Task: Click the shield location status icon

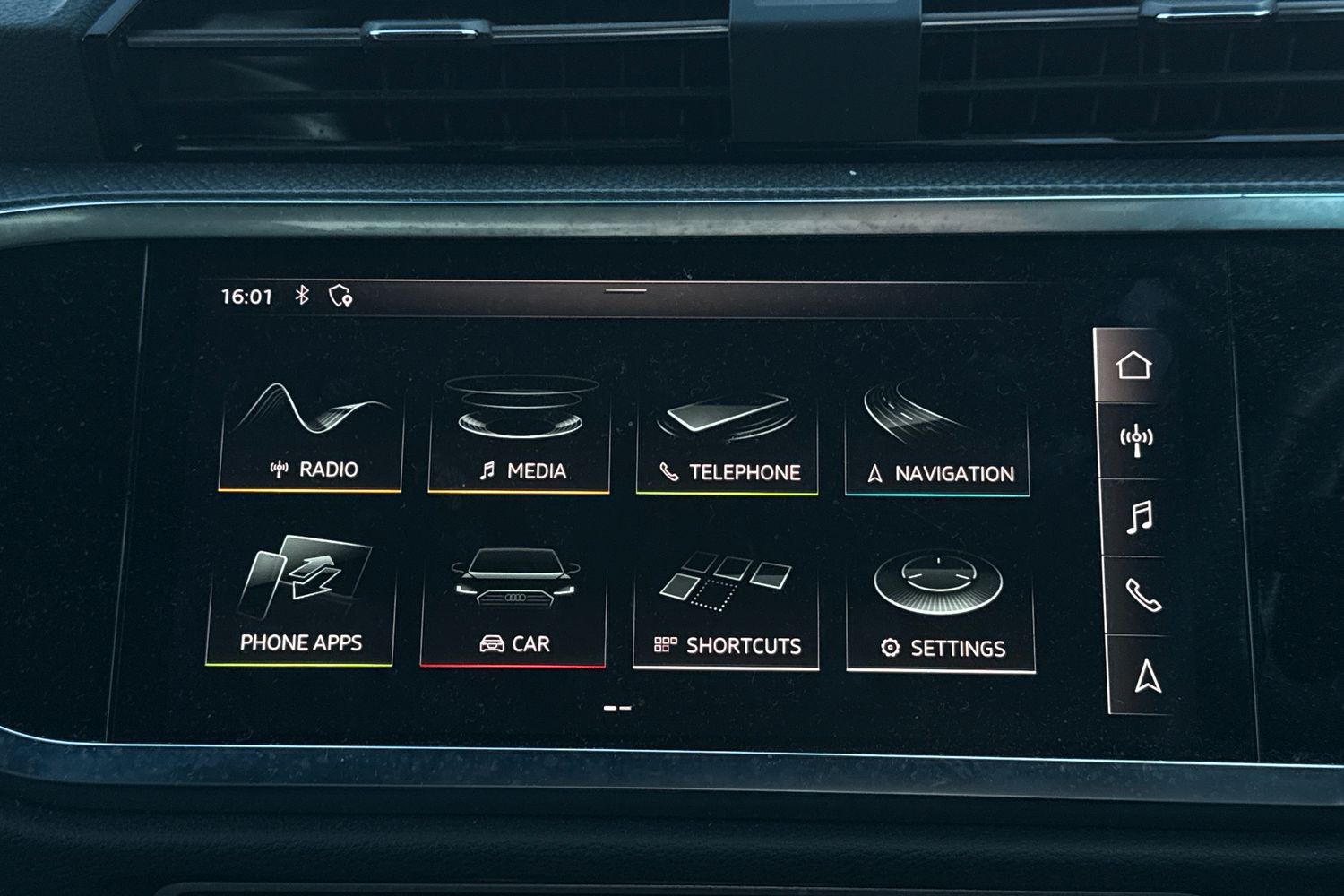Action: (340, 296)
